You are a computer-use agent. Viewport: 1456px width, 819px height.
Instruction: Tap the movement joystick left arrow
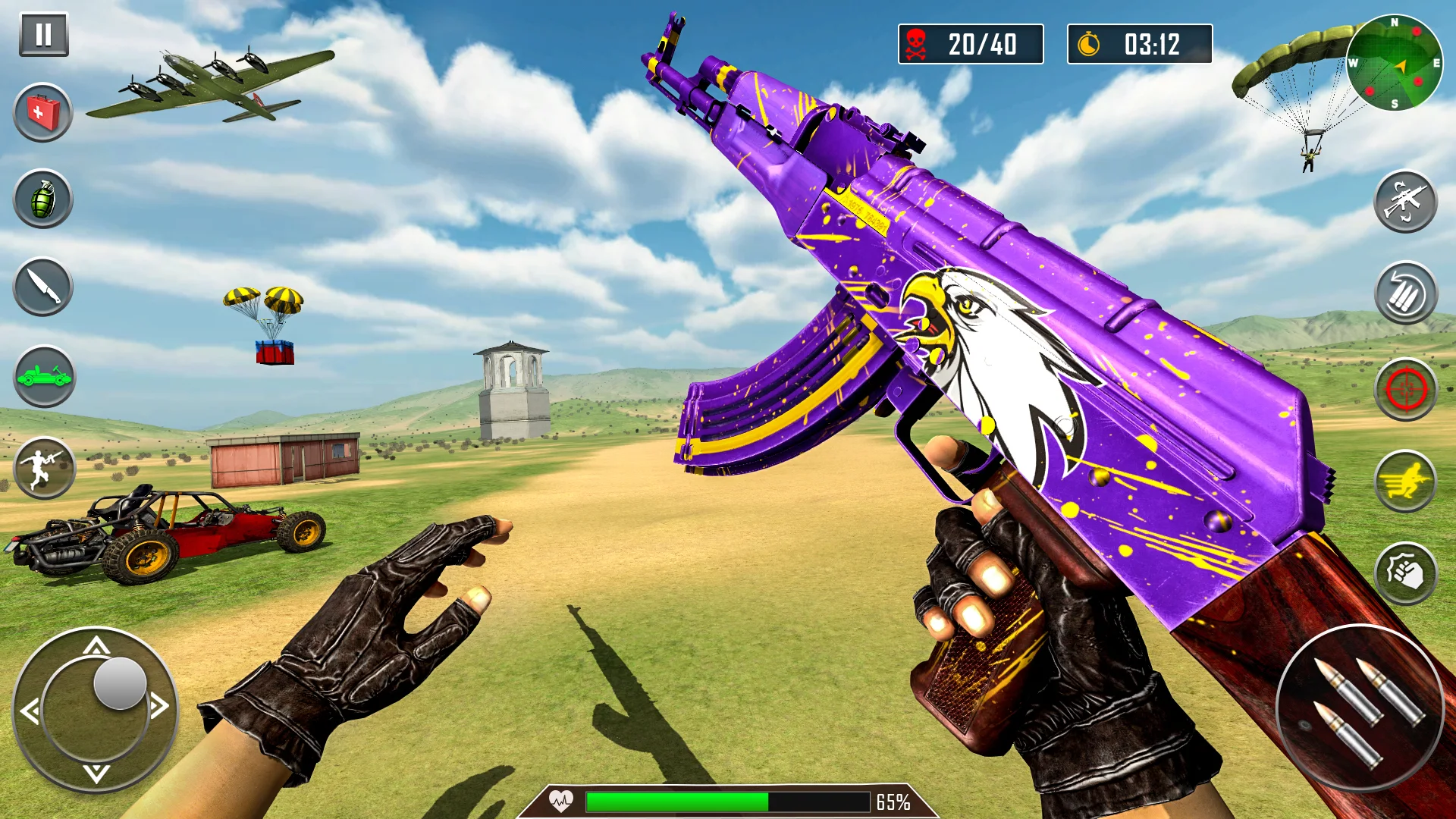point(30,711)
